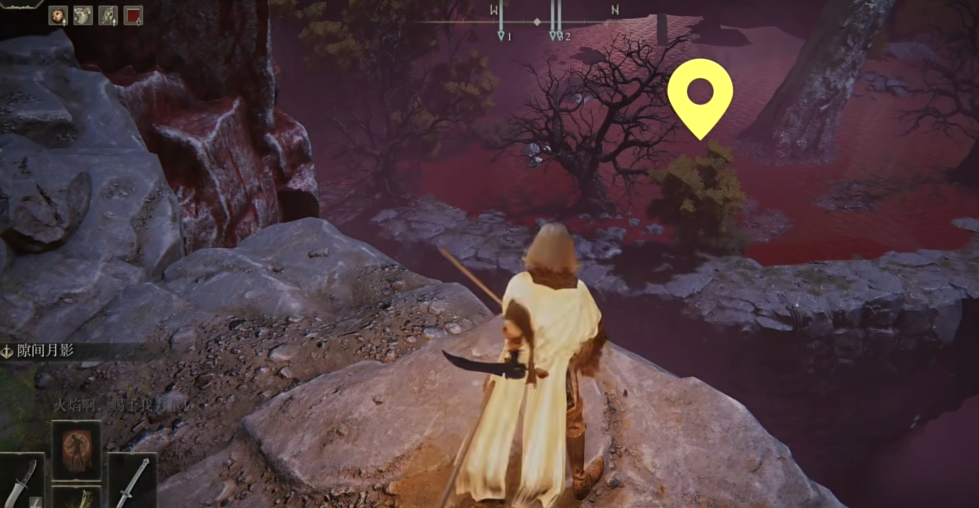Viewport: 979px width, 508px height.
Task: Click the compass beacon marker numbered 1
Action: pyautogui.click(x=501, y=35)
